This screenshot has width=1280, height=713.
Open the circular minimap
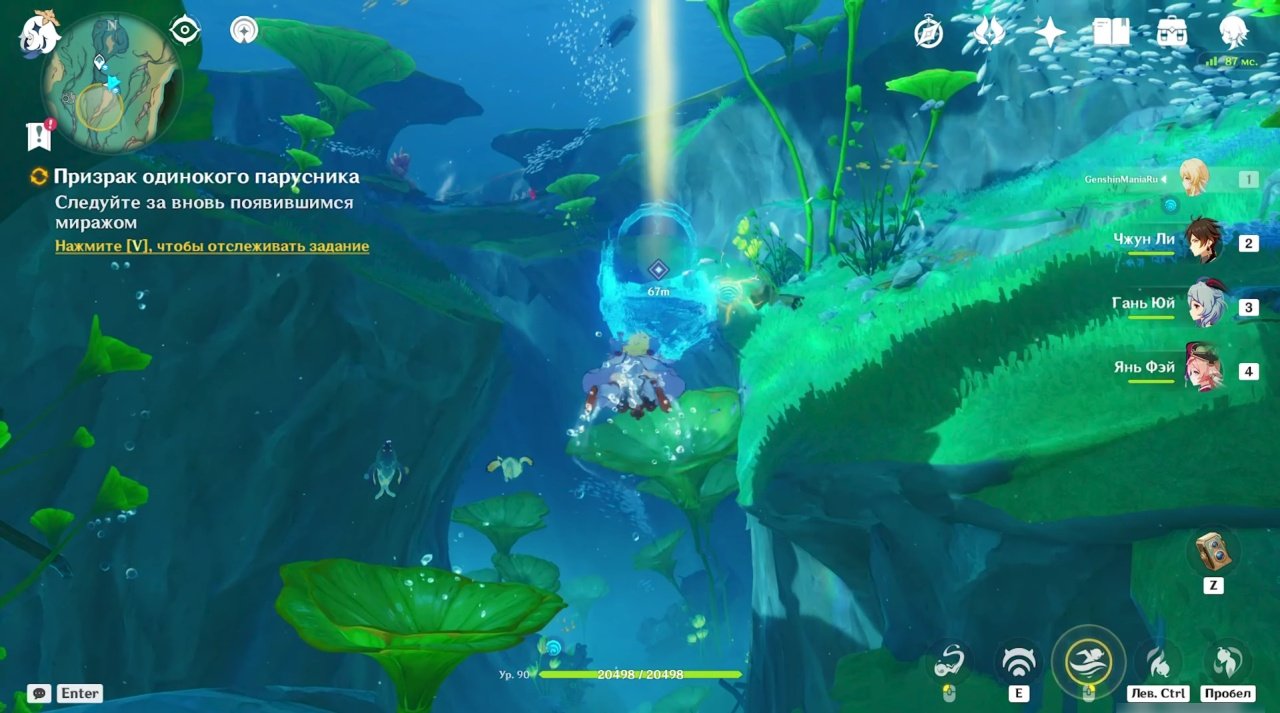111,83
